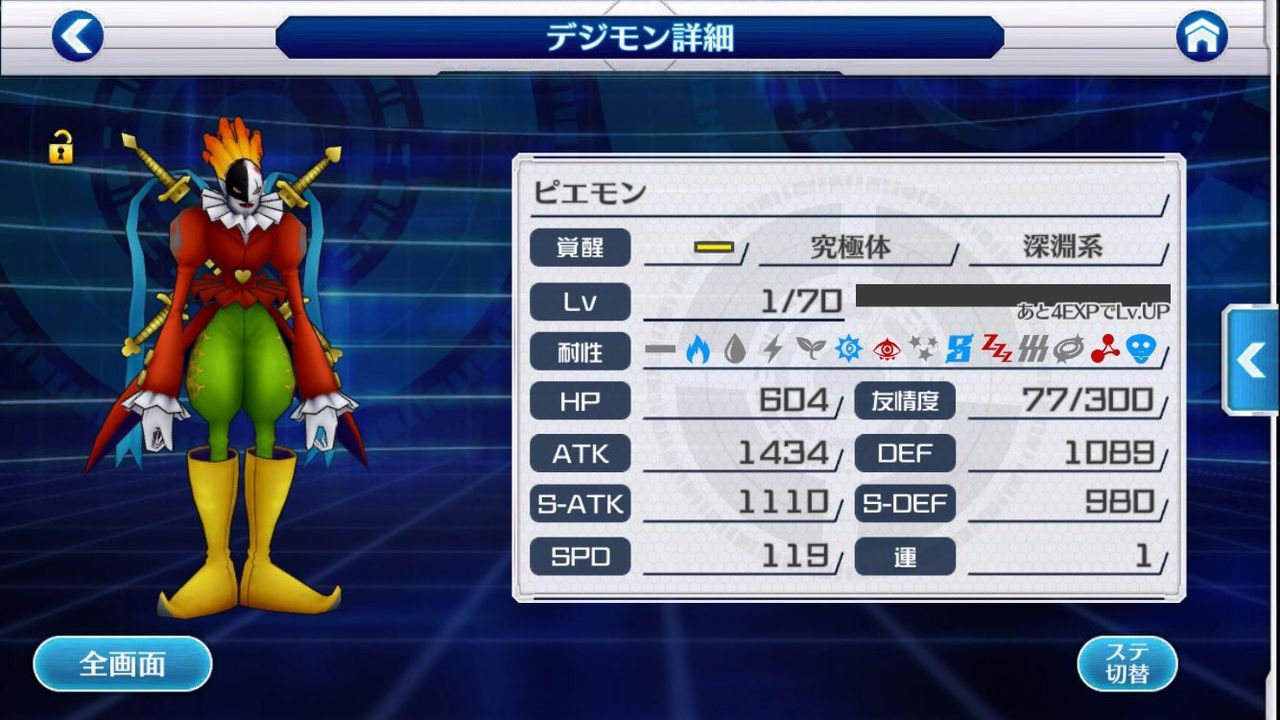Click the plant leaf resistance icon
1280x720 pixels.
click(x=810, y=348)
